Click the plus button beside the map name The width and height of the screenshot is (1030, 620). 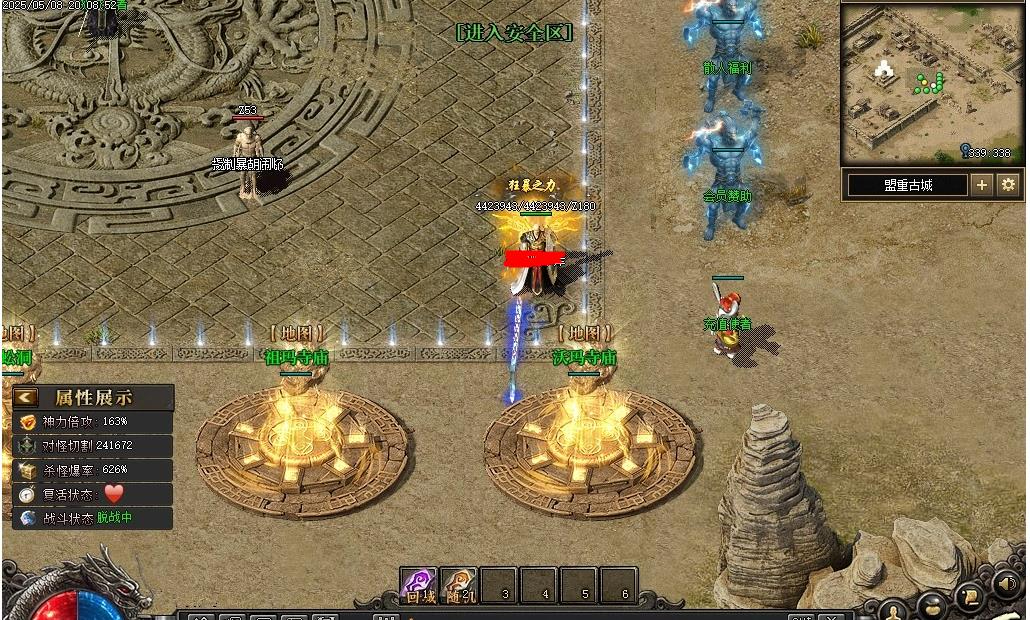(x=982, y=185)
